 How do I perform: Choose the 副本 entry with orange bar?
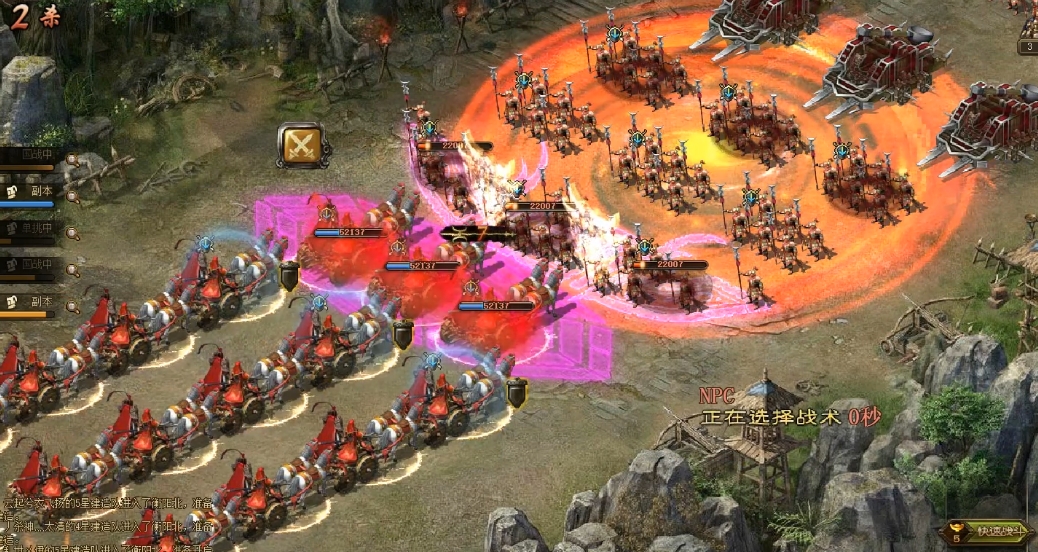tap(36, 302)
